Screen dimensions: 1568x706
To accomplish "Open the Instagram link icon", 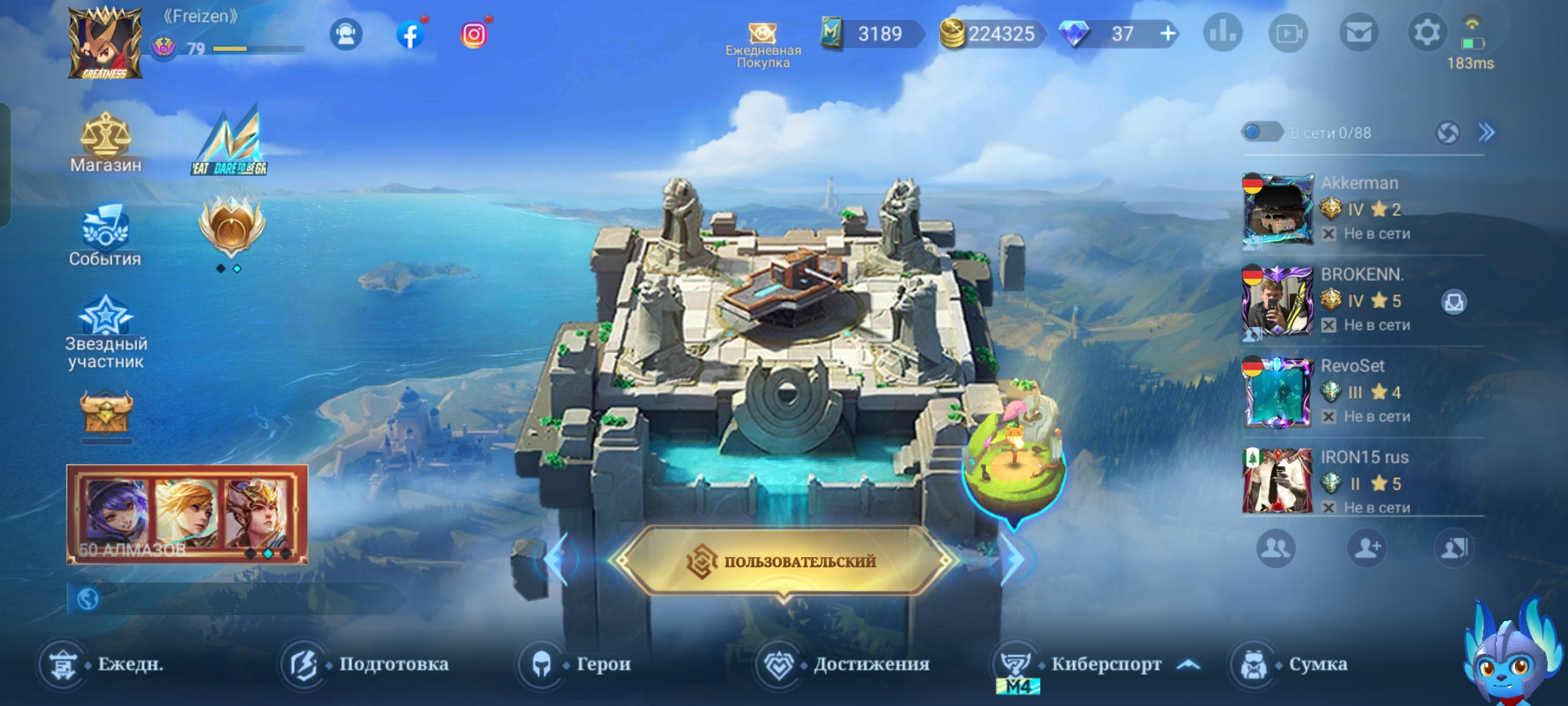I will [474, 34].
